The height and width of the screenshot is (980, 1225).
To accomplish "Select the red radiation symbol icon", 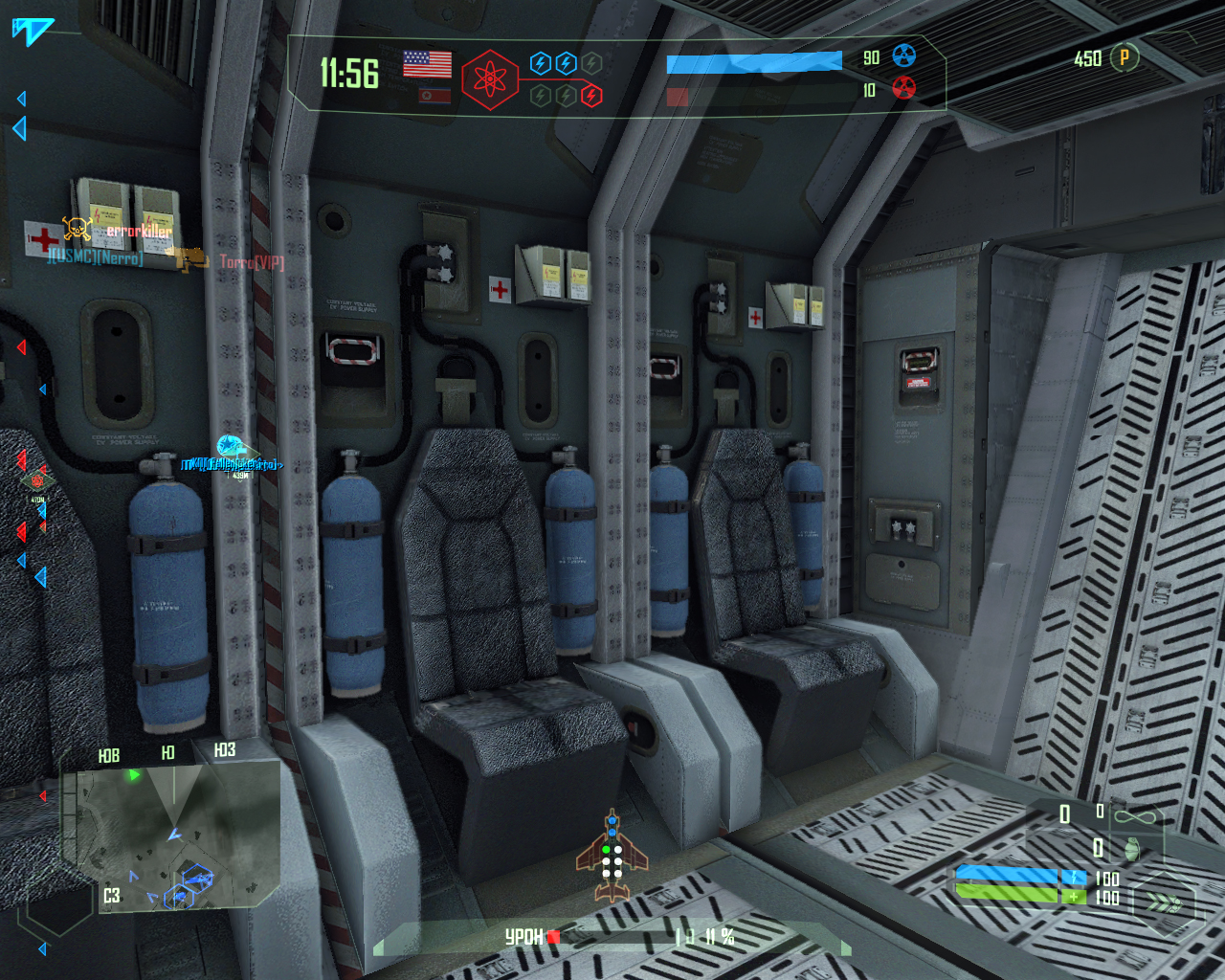I will tap(903, 89).
